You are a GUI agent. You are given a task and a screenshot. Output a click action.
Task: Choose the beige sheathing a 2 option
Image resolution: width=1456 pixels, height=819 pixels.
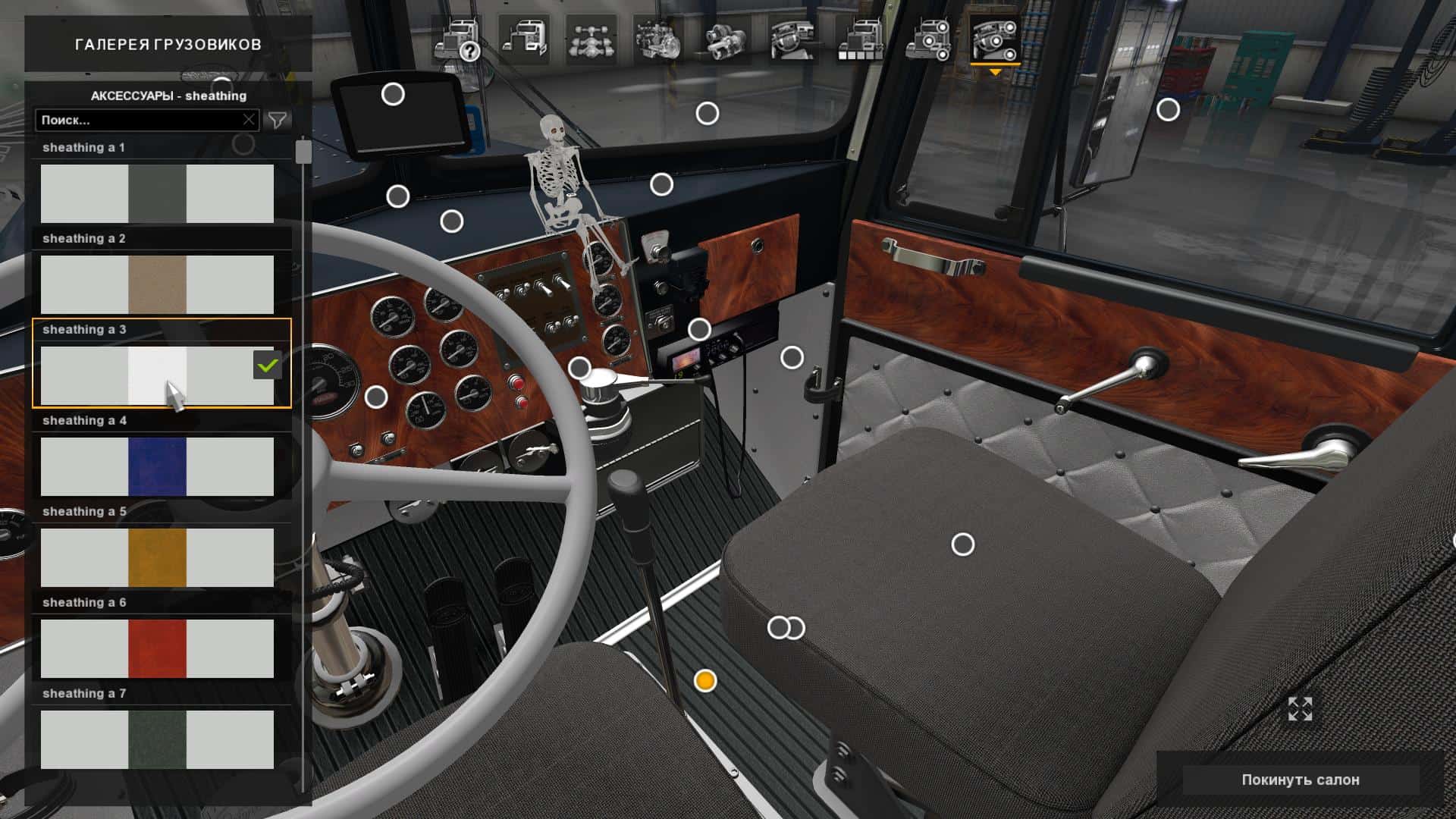click(x=157, y=284)
